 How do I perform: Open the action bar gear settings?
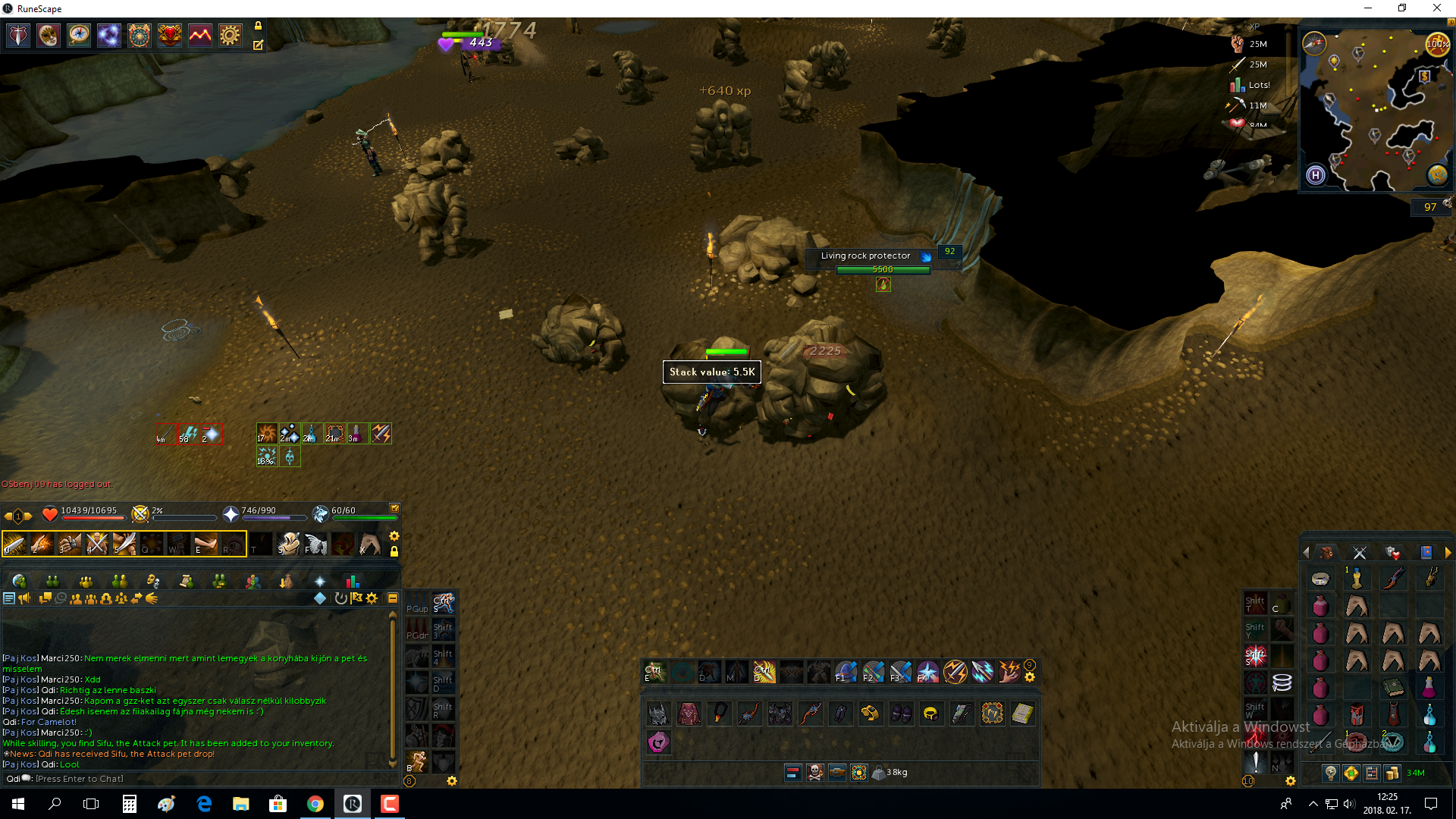[394, 536]
